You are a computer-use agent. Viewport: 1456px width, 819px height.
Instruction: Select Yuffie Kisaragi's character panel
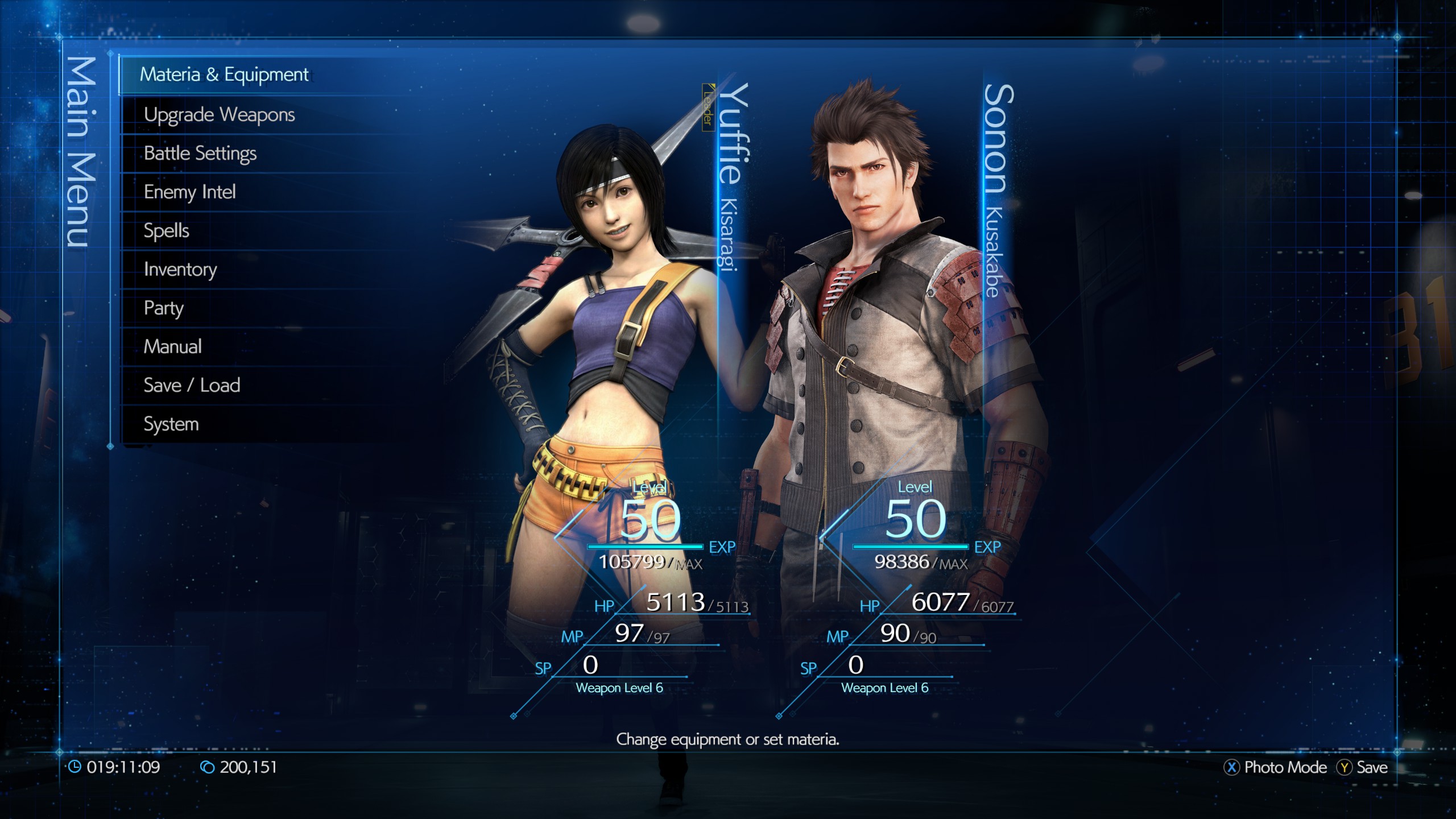pyautogui.click(x=626, y=370)
